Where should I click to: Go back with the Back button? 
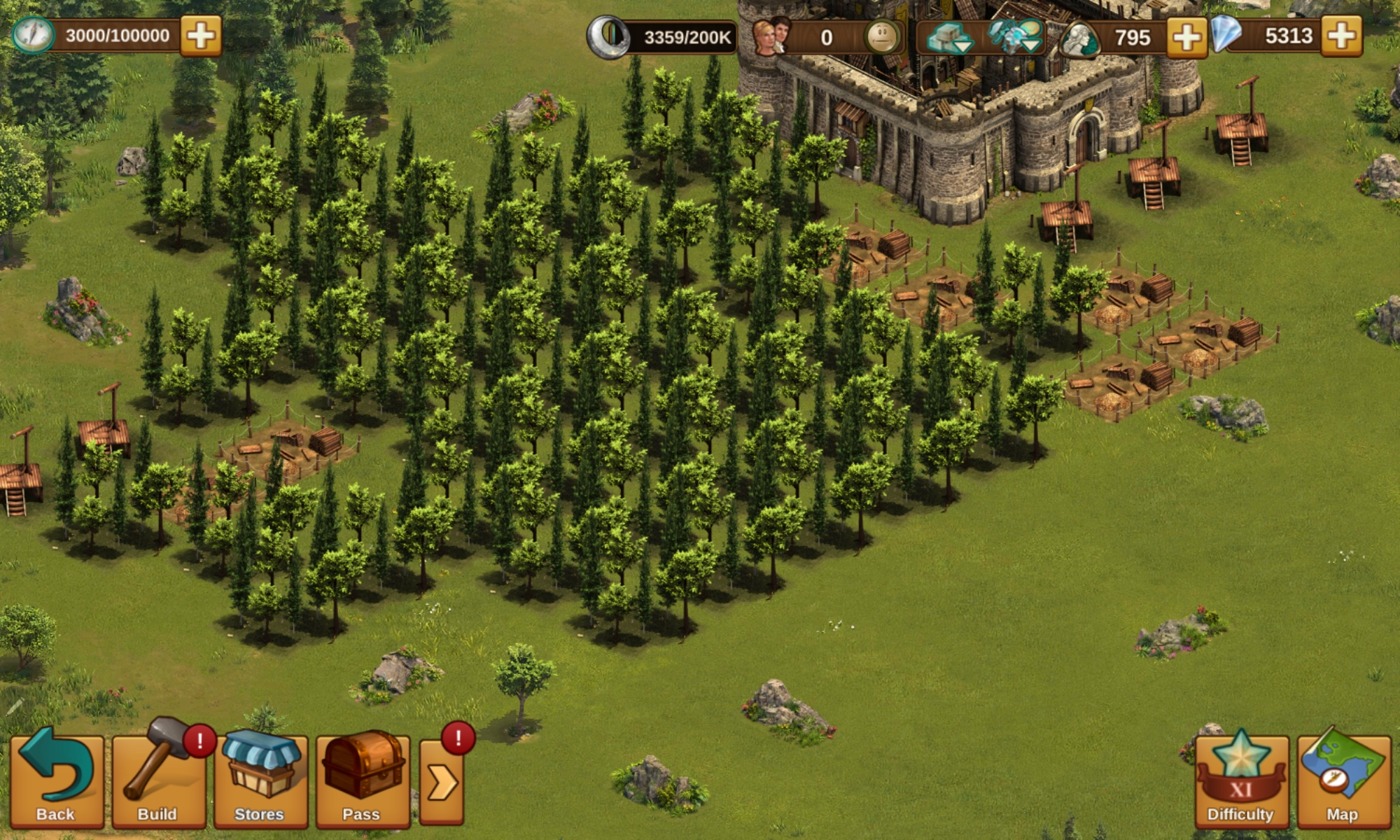click(x=56, y=780)
